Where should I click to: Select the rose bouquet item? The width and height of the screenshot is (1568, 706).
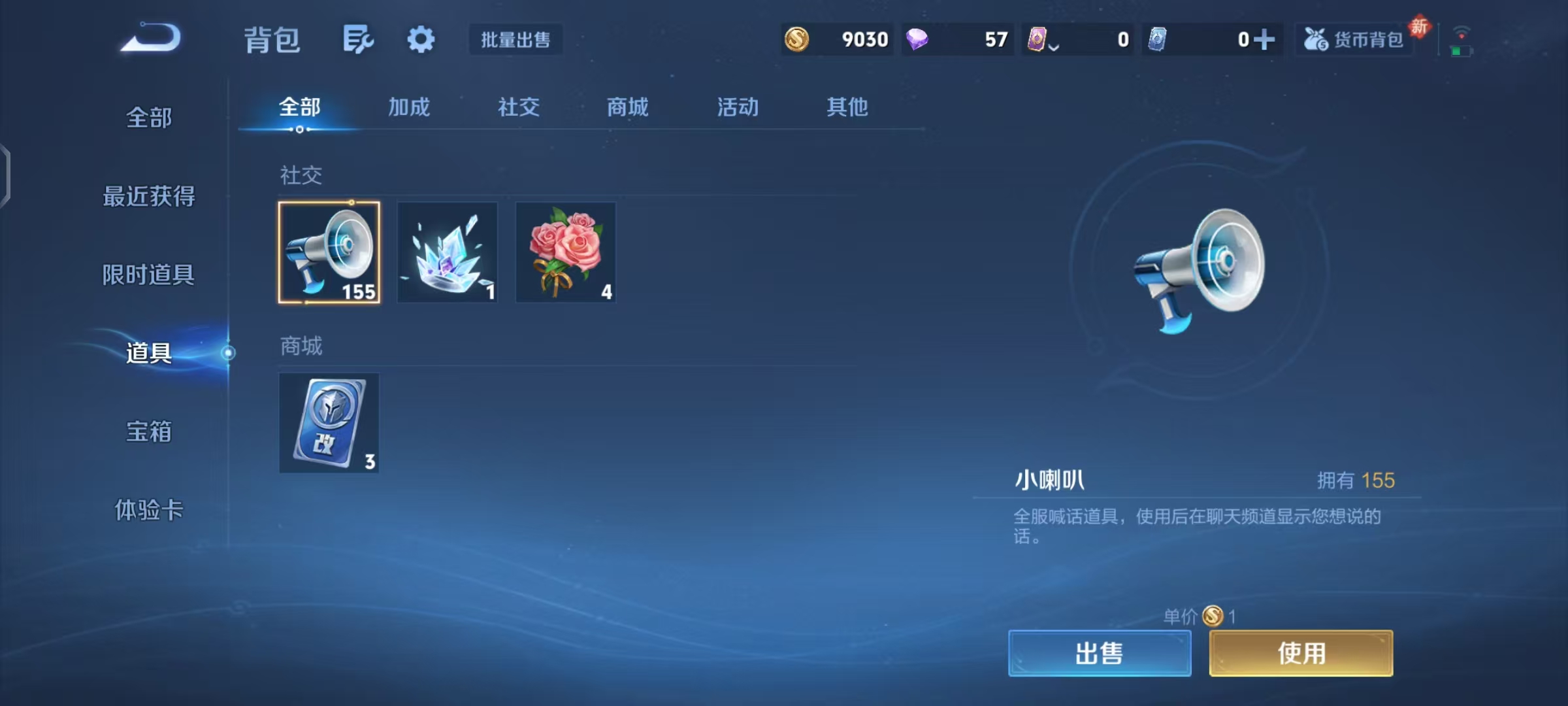[565, 252]
